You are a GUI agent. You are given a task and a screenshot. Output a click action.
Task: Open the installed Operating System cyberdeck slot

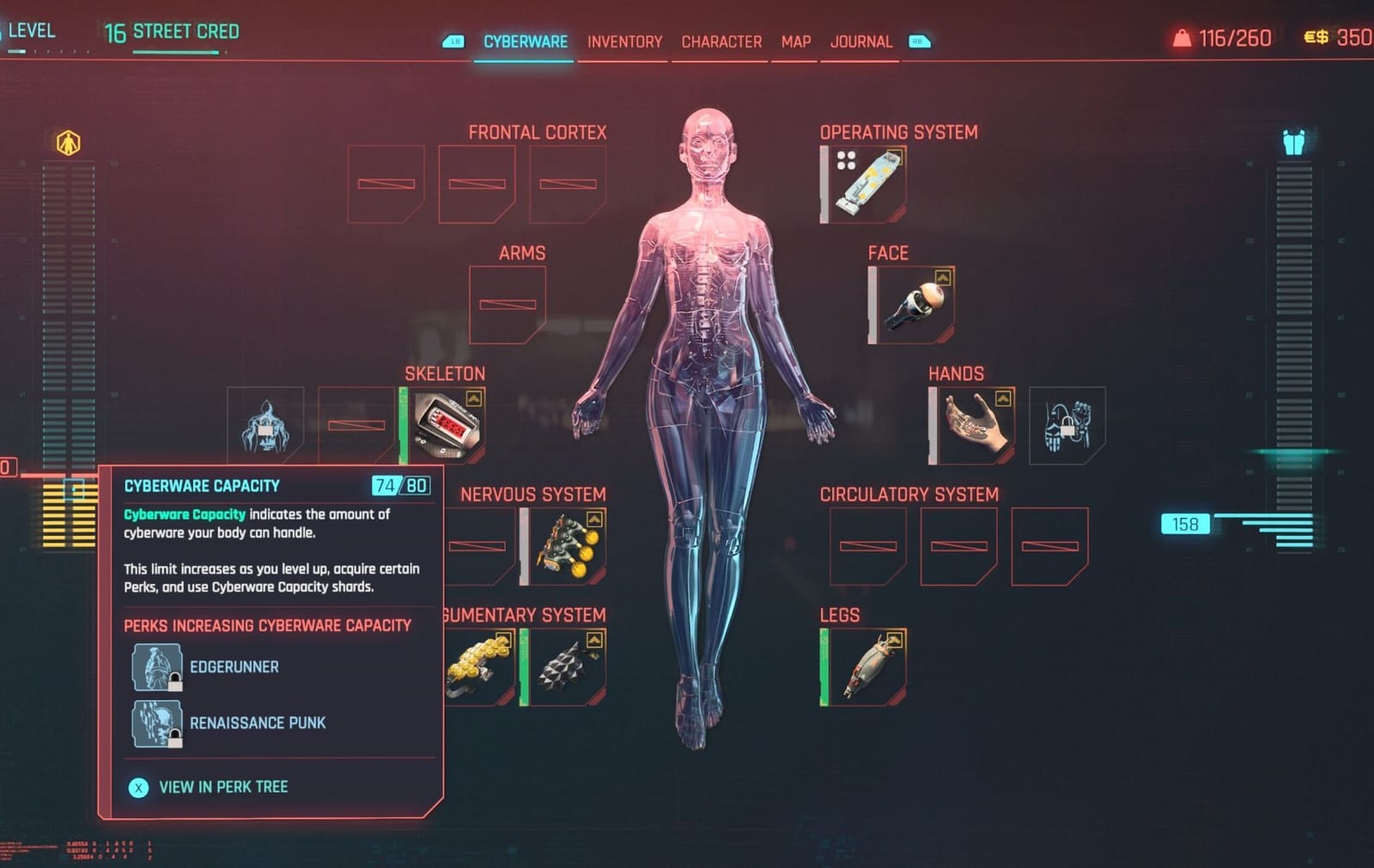(867, 180)
